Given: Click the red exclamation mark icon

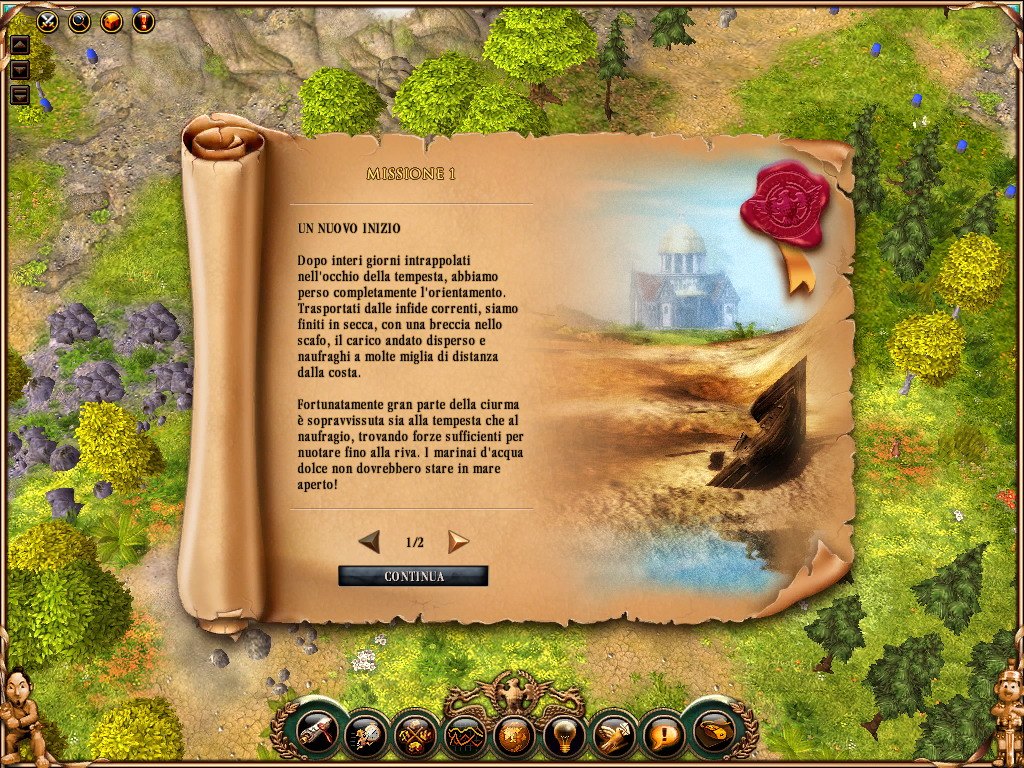Looking at the screenshot, I should [x=143, y=20].
